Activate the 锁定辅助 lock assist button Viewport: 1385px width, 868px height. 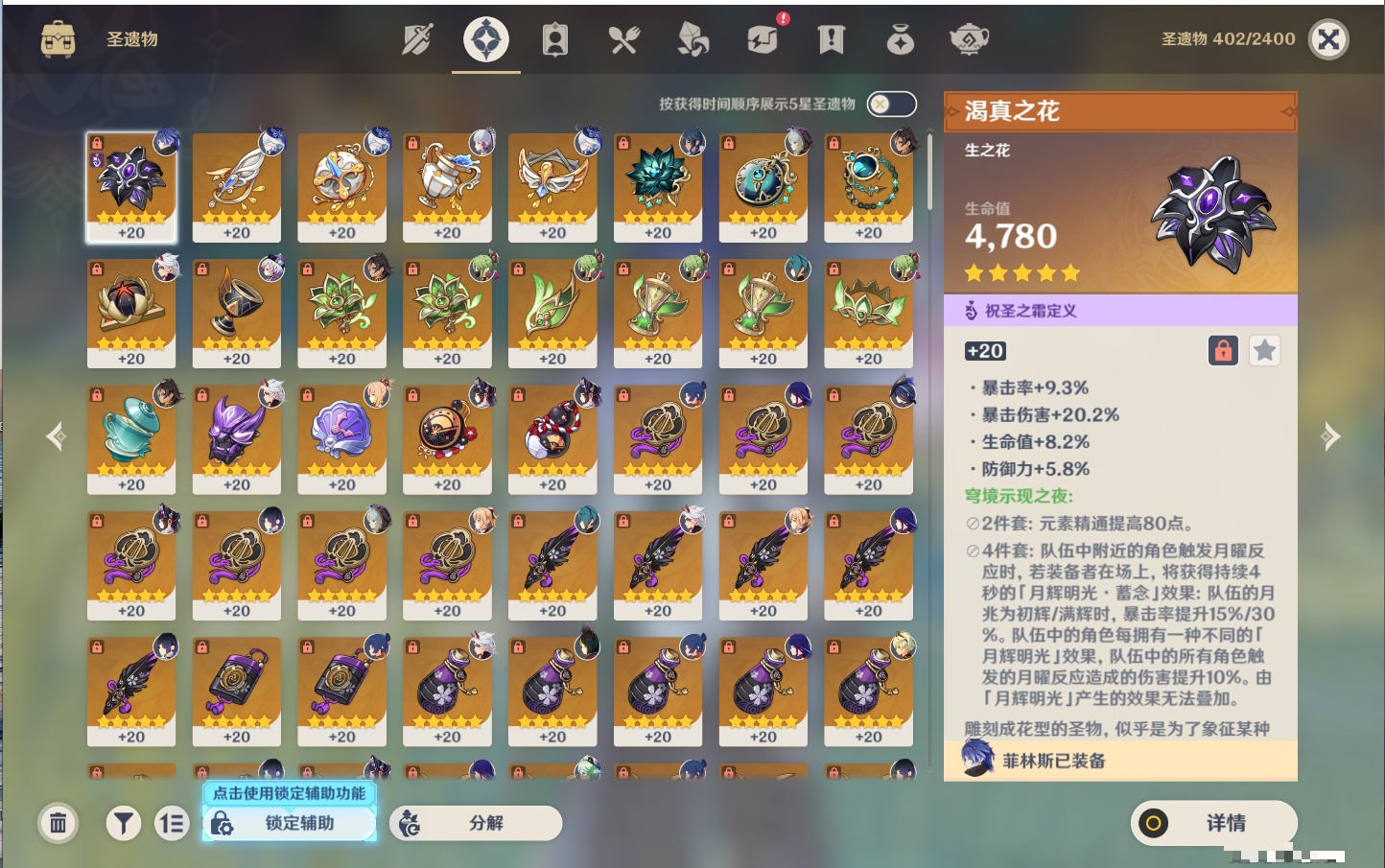click(x=289, y=824)
